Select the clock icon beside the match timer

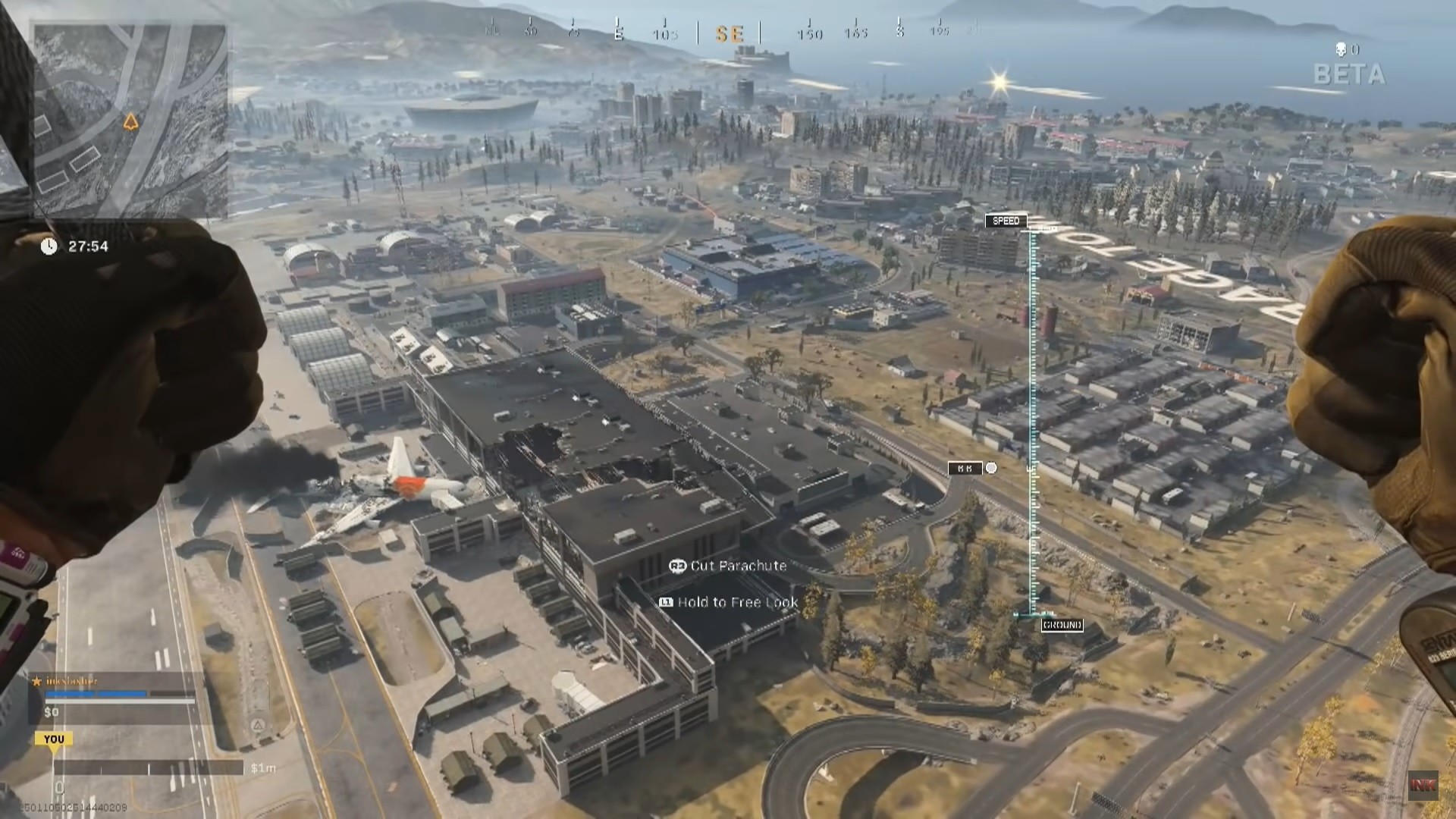(x=49, y=246)
